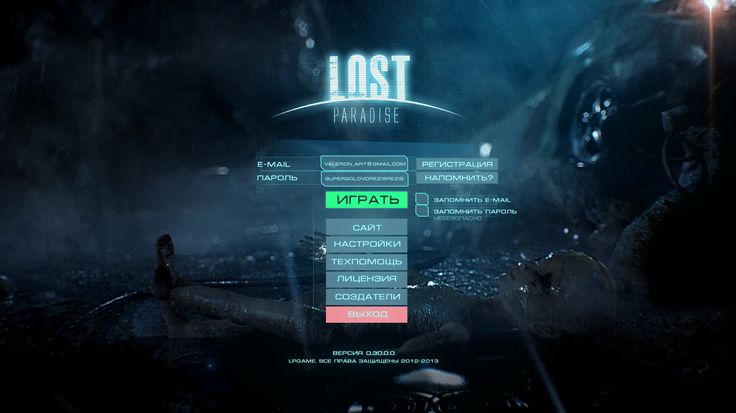Choose the НАПОМНИТЬ? password reminder
Image resolution: width=736 pixels, height=413 pixels.
click(457, 178)
